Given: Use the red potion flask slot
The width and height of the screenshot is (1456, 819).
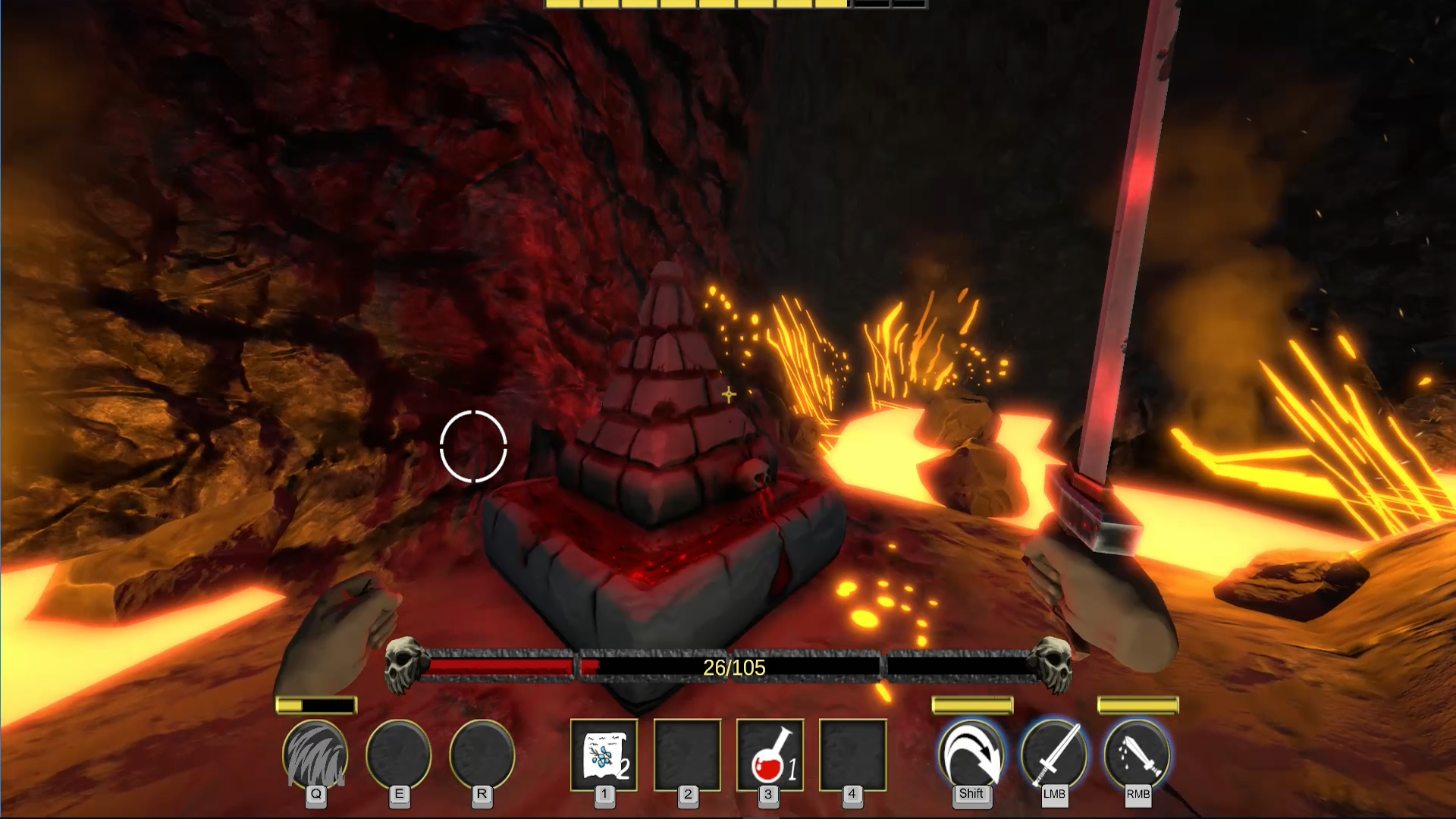Looking at the screenshot, I should click(x=769, y=755).
